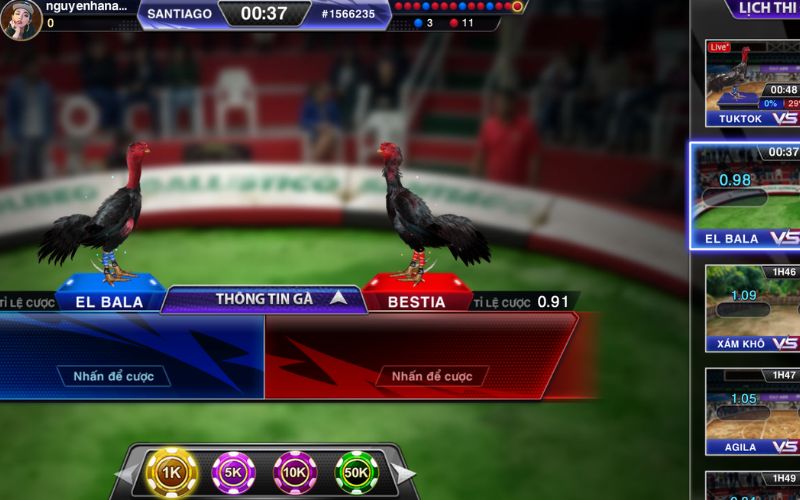Open the match history results strip
This screenshot has width=800, height=500.
[459, 7]
